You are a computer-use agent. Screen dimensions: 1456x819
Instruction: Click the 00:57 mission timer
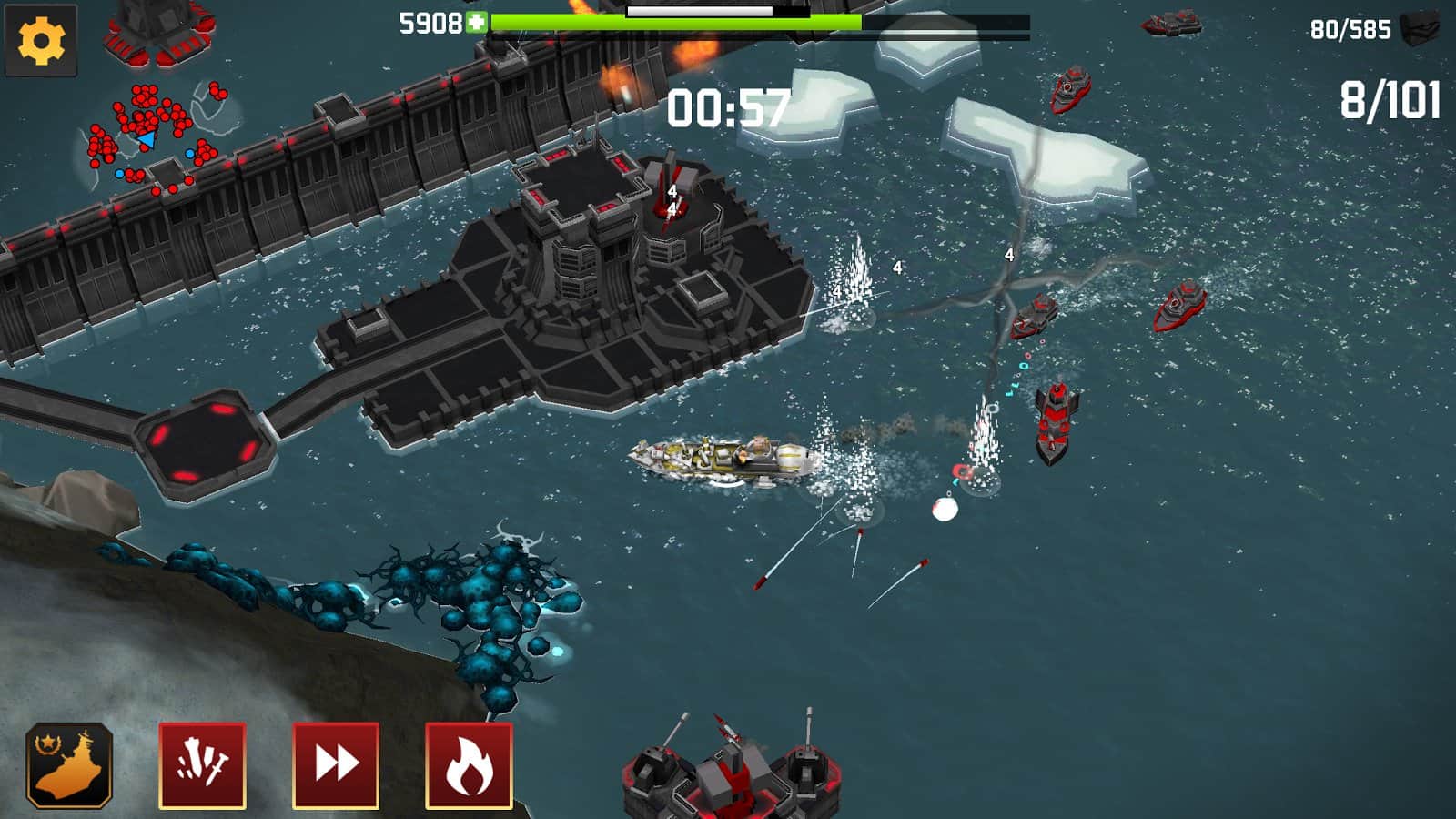[x=728, y=106]
